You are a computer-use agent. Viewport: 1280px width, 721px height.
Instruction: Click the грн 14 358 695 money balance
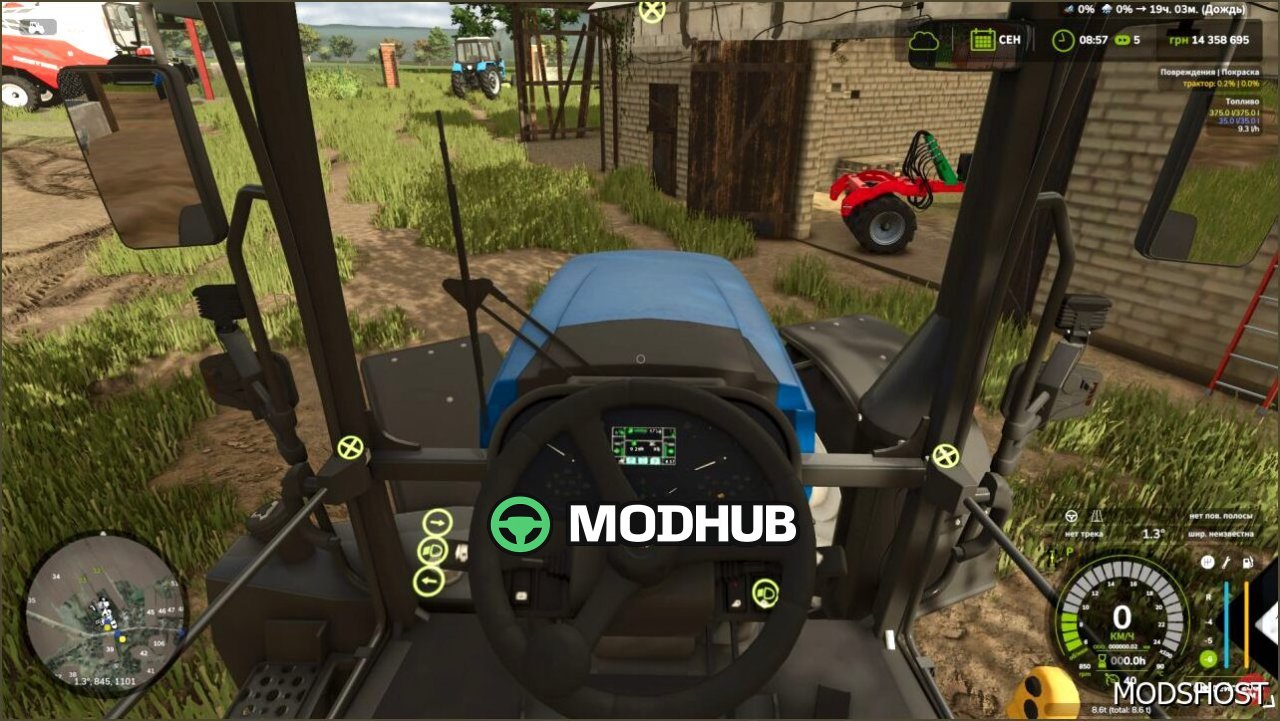coord(1209,40)
